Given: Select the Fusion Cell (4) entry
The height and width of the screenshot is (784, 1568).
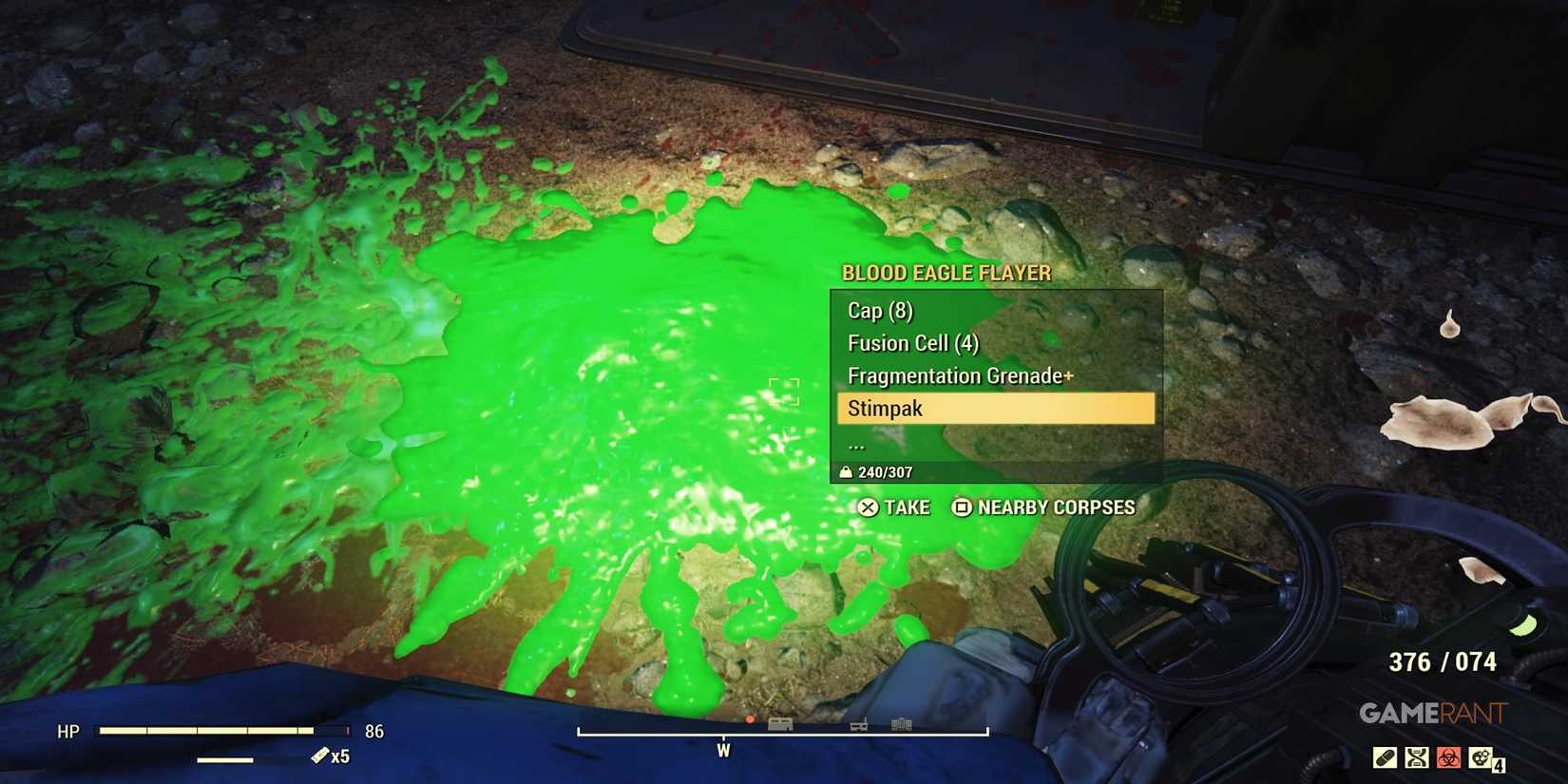Looking at the screenshot, I should point(910,343).
